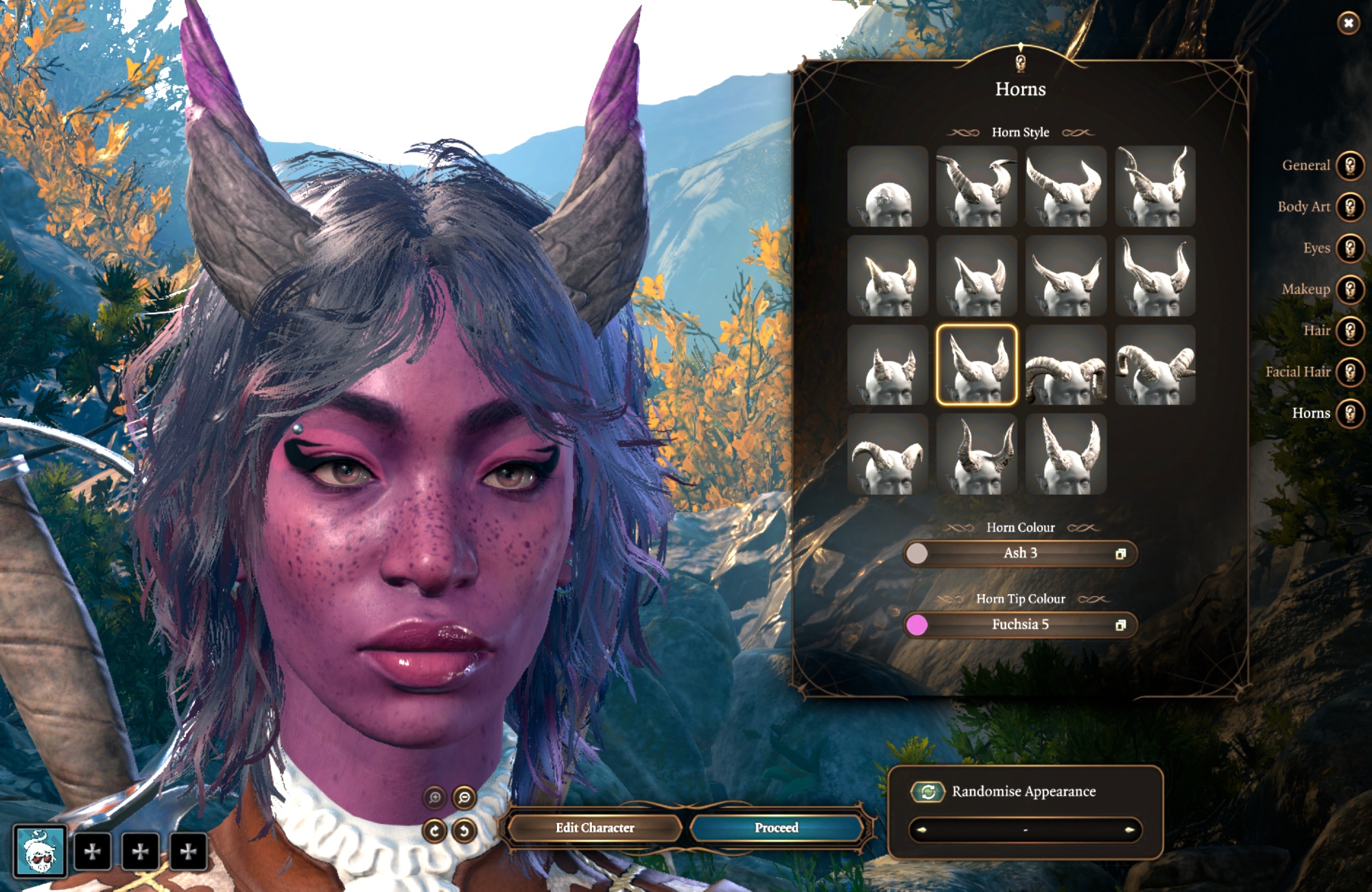Show the Hair options tab
Viewport: 1372px width, 892px height.
click(x=1350, y=331)
